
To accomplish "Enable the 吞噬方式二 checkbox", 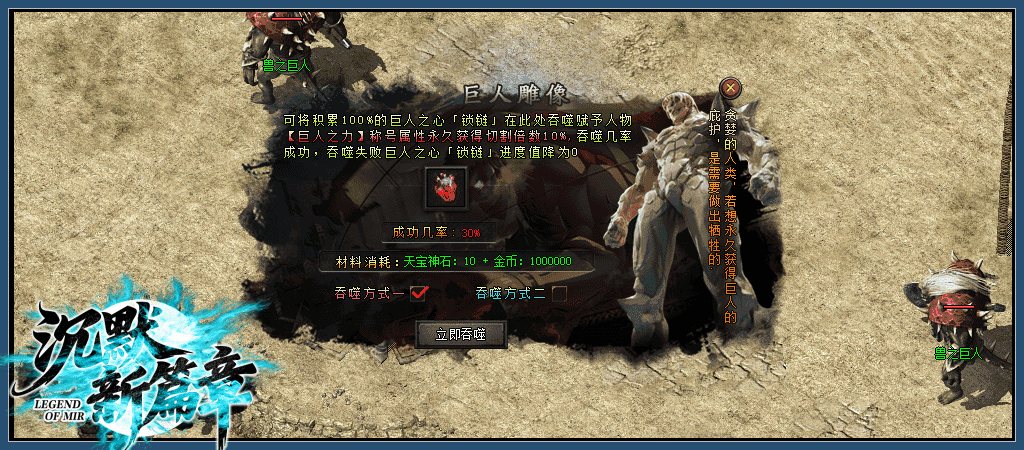I will (560, 293).
